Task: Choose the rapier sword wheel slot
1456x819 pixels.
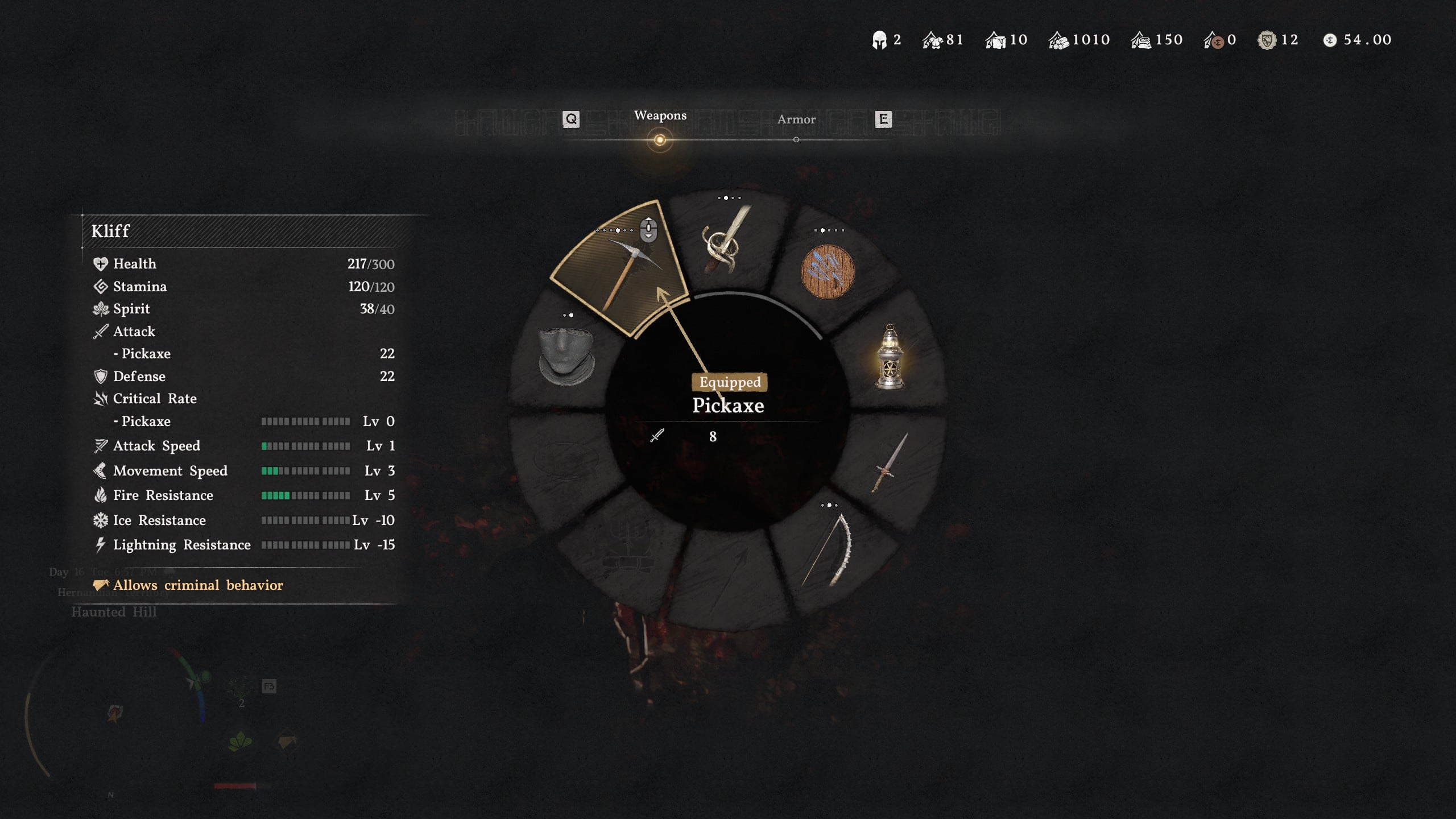Action: (x=725, y=242)
